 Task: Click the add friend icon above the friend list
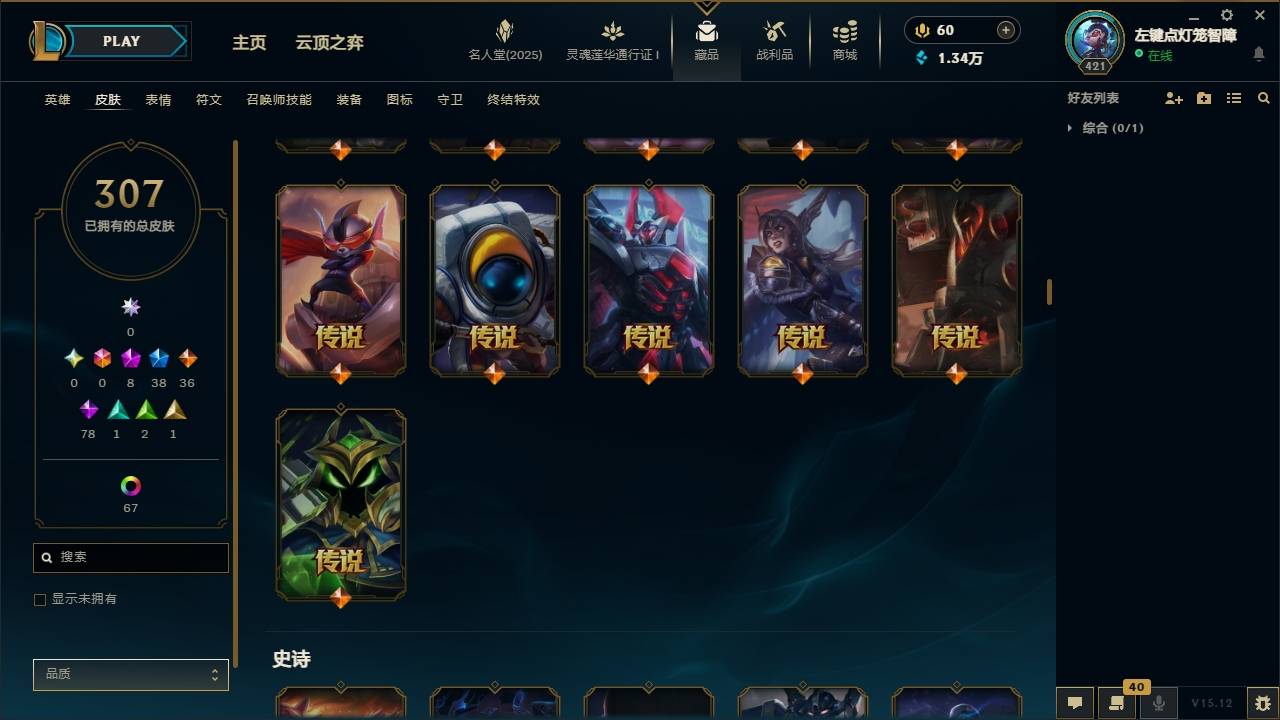point(1172,98)
